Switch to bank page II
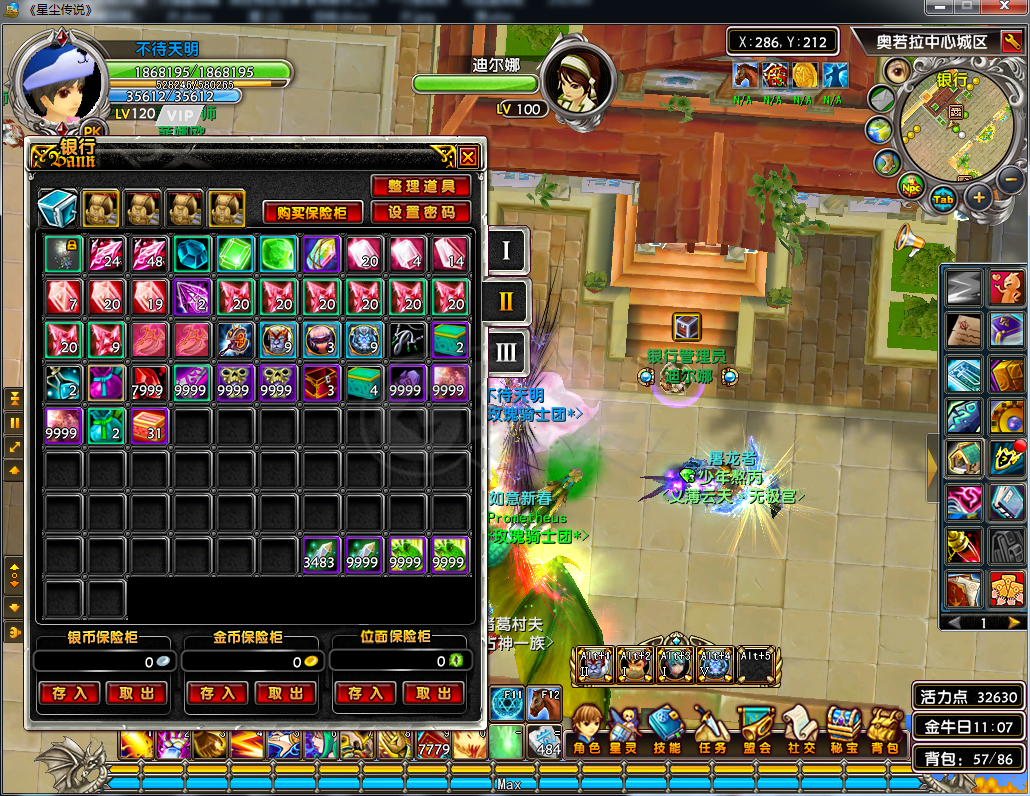 tap(506, 300)
